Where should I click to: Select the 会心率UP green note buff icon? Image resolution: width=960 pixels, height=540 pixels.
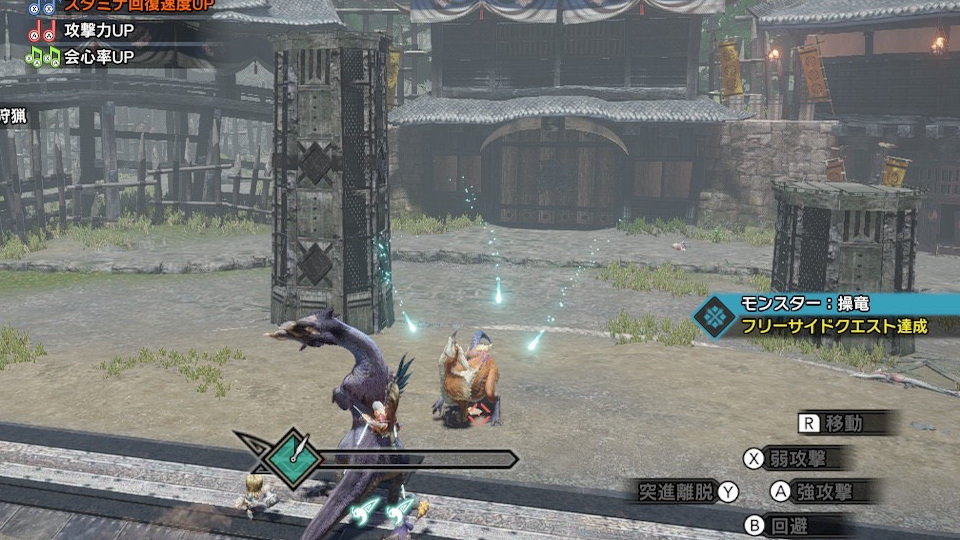[x=42, y=56]
